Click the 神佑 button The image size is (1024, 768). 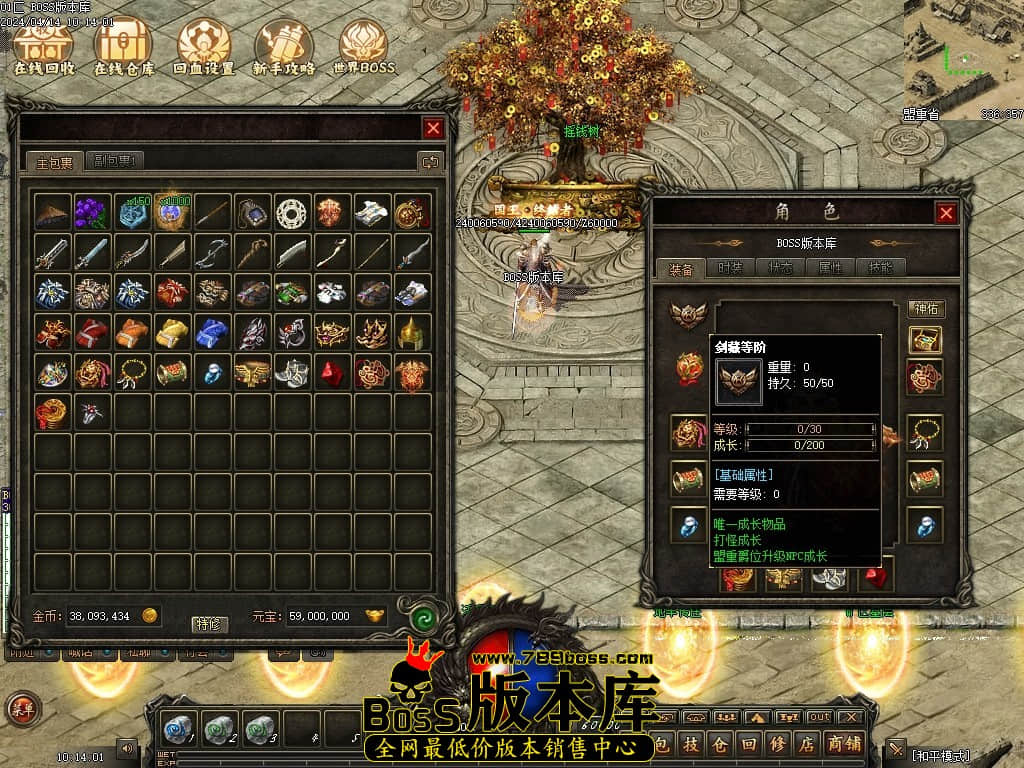[926, 309]
